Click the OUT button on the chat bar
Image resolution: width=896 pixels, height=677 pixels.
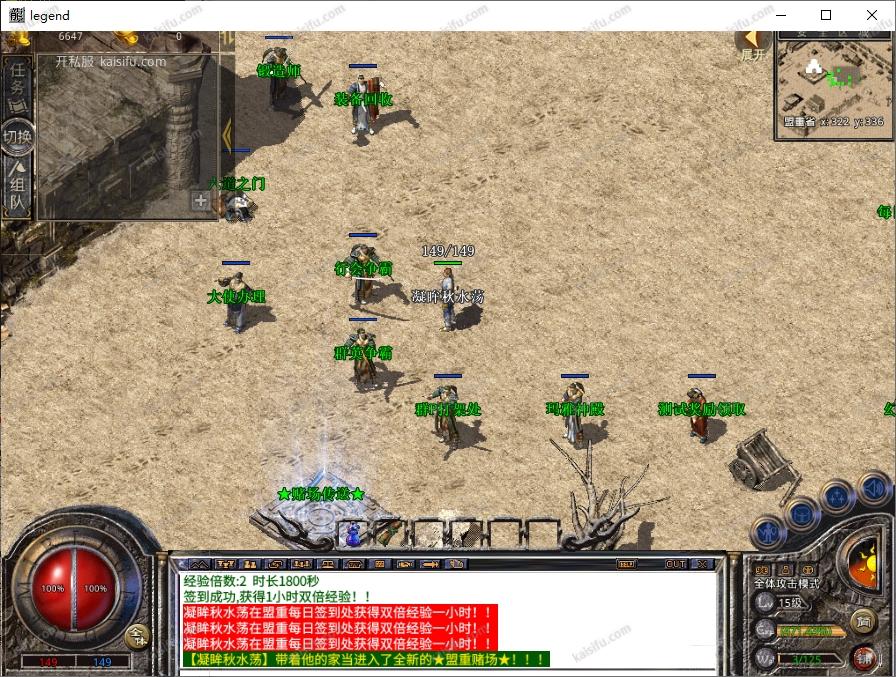pyautogui.click(x=676, y=564)
